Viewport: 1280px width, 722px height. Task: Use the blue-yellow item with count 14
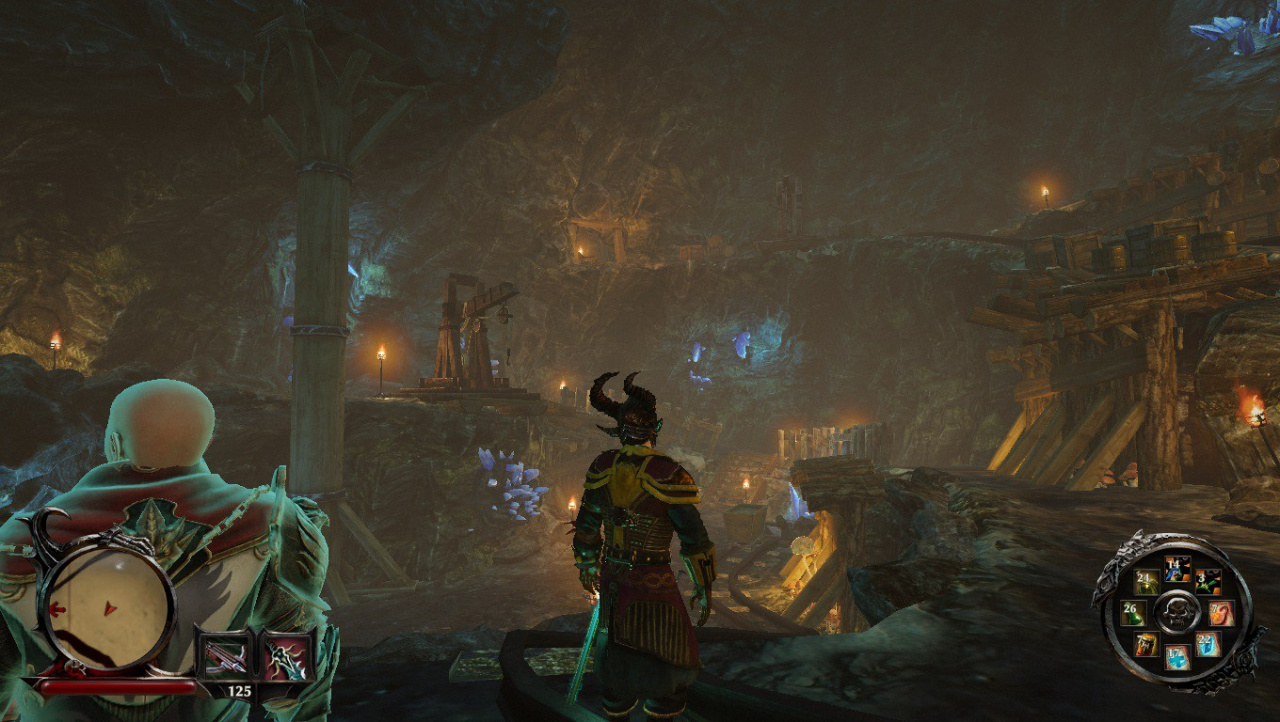pyautogui.click(x=1178, y=571)
